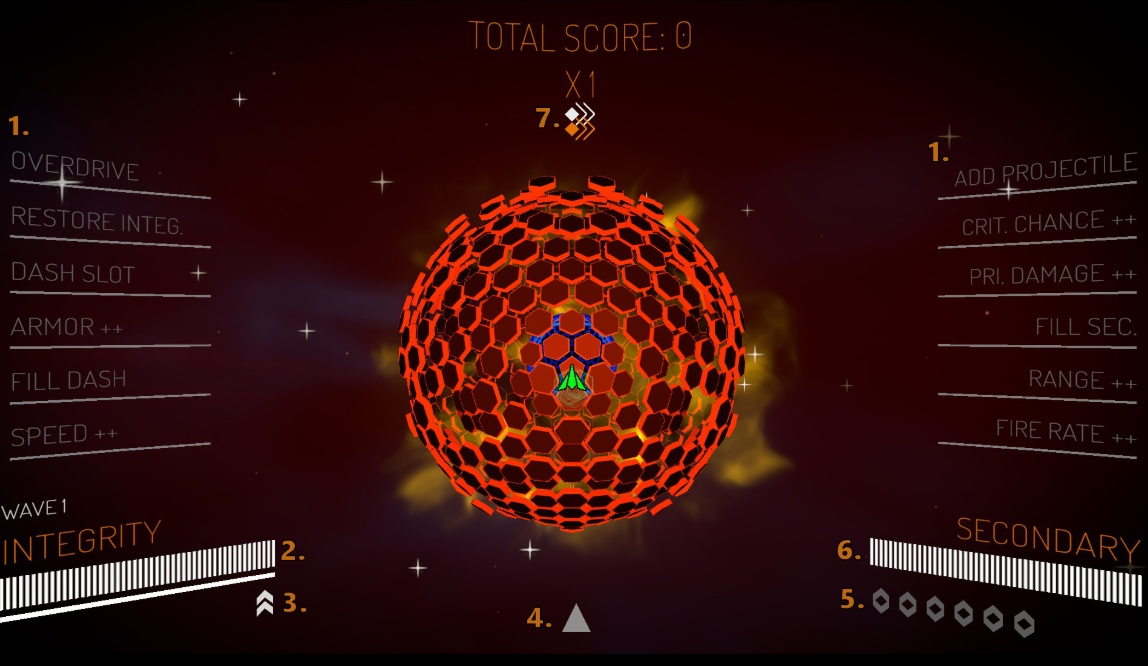
Task: Click the diamond arrows multiplier icon
Action: coord(579,122)
